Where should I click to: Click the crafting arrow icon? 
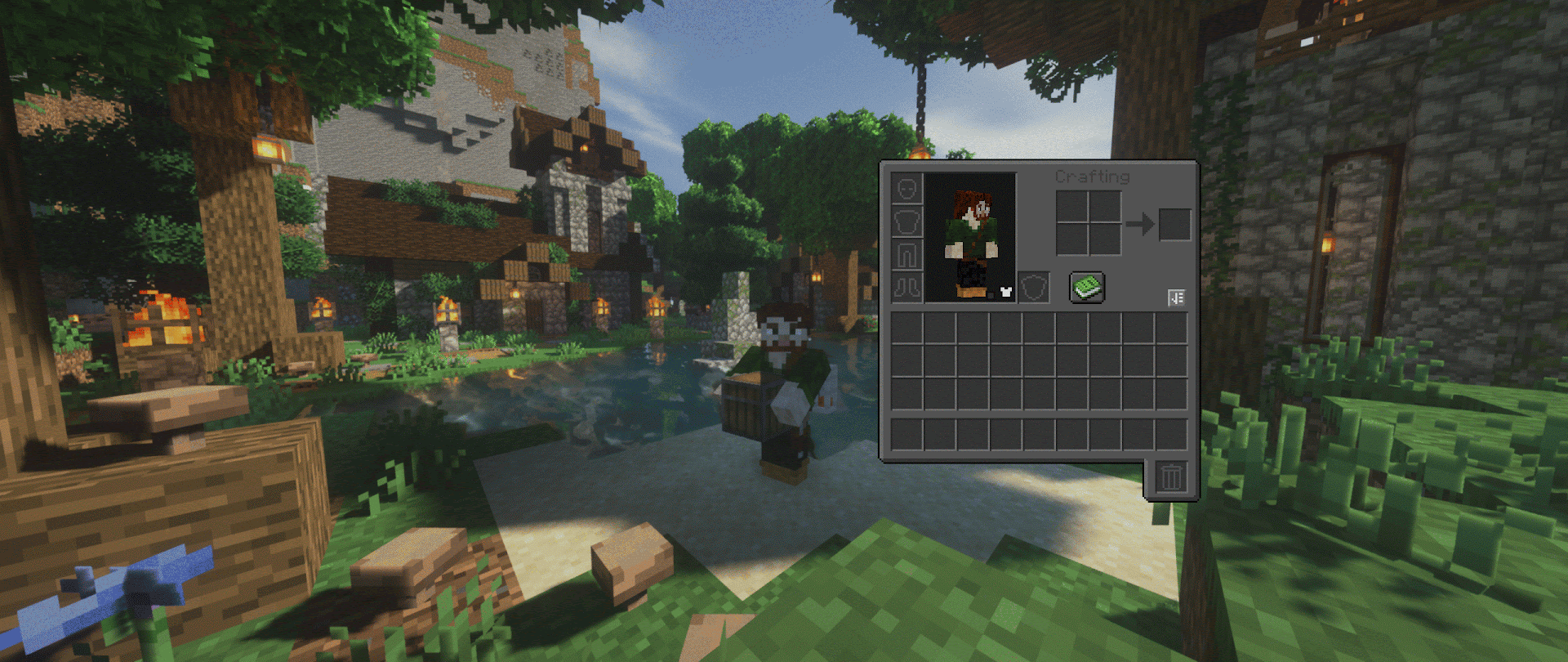click(1140, 223)
